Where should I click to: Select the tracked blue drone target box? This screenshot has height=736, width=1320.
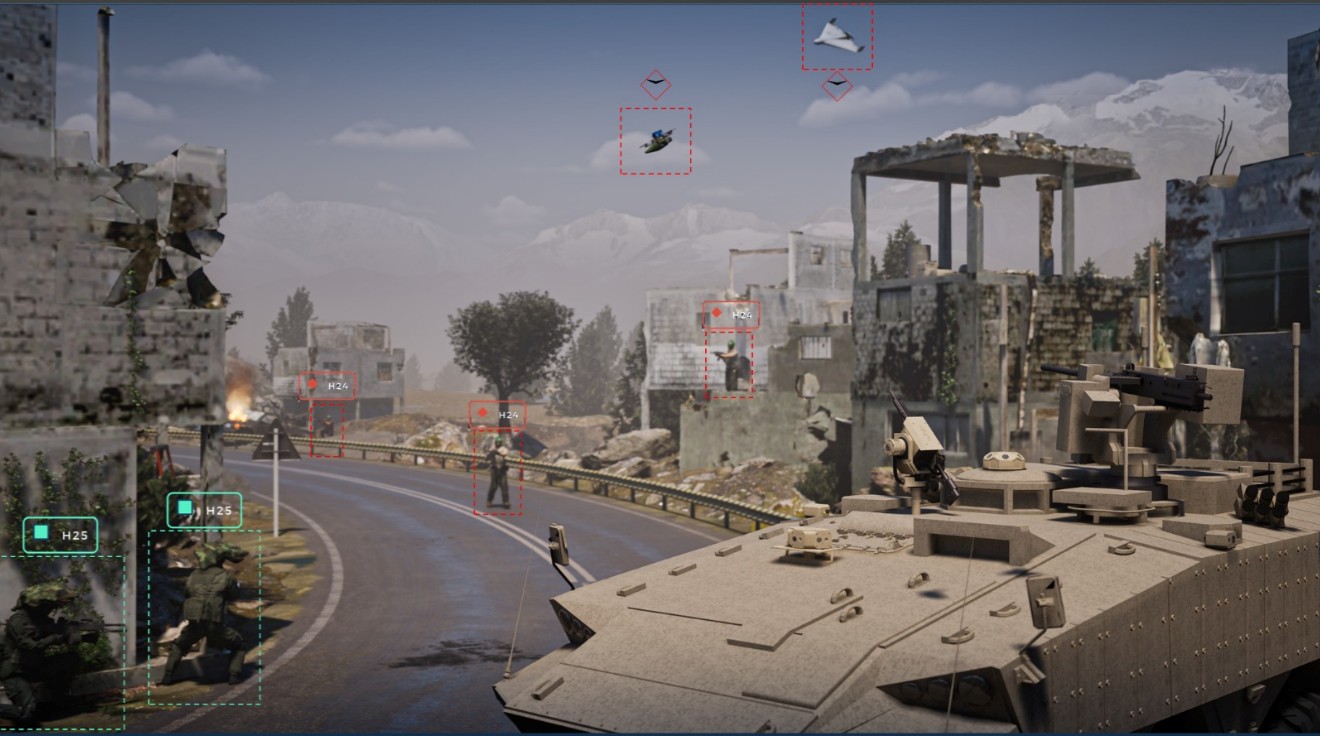[655, 141]
